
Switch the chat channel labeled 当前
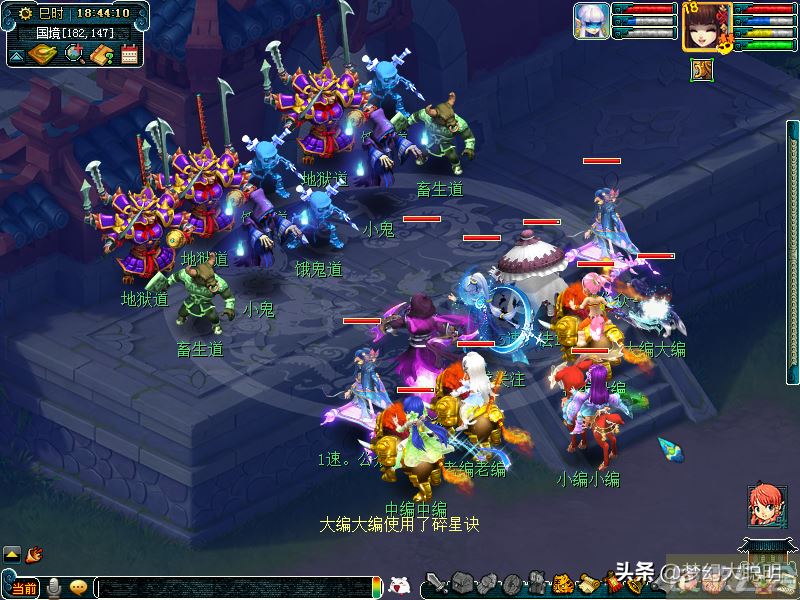tap(24, 587)
